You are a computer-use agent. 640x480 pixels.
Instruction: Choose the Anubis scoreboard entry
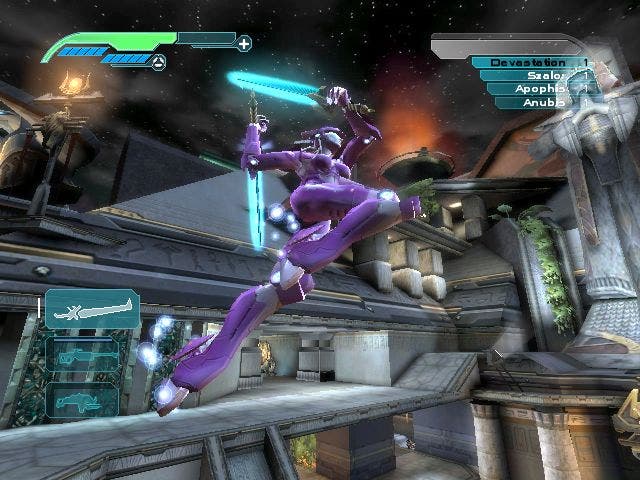click(x=543, y=101)
